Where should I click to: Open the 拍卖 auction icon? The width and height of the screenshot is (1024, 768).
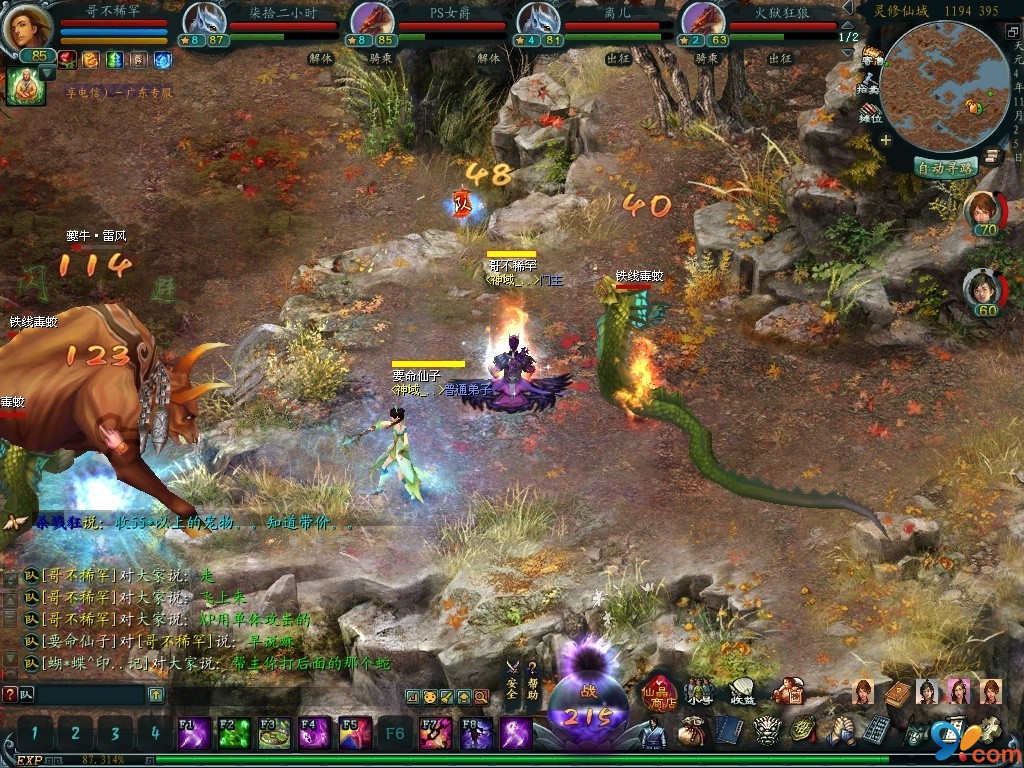coord(871,86)
